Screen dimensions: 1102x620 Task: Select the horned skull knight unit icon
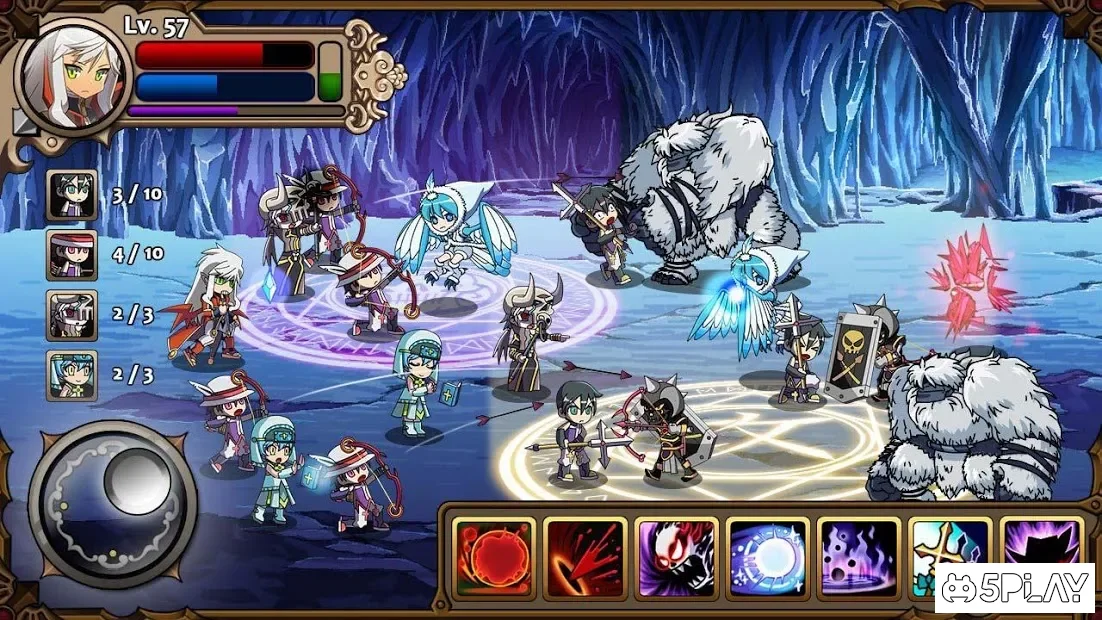(x=72, y=315)
